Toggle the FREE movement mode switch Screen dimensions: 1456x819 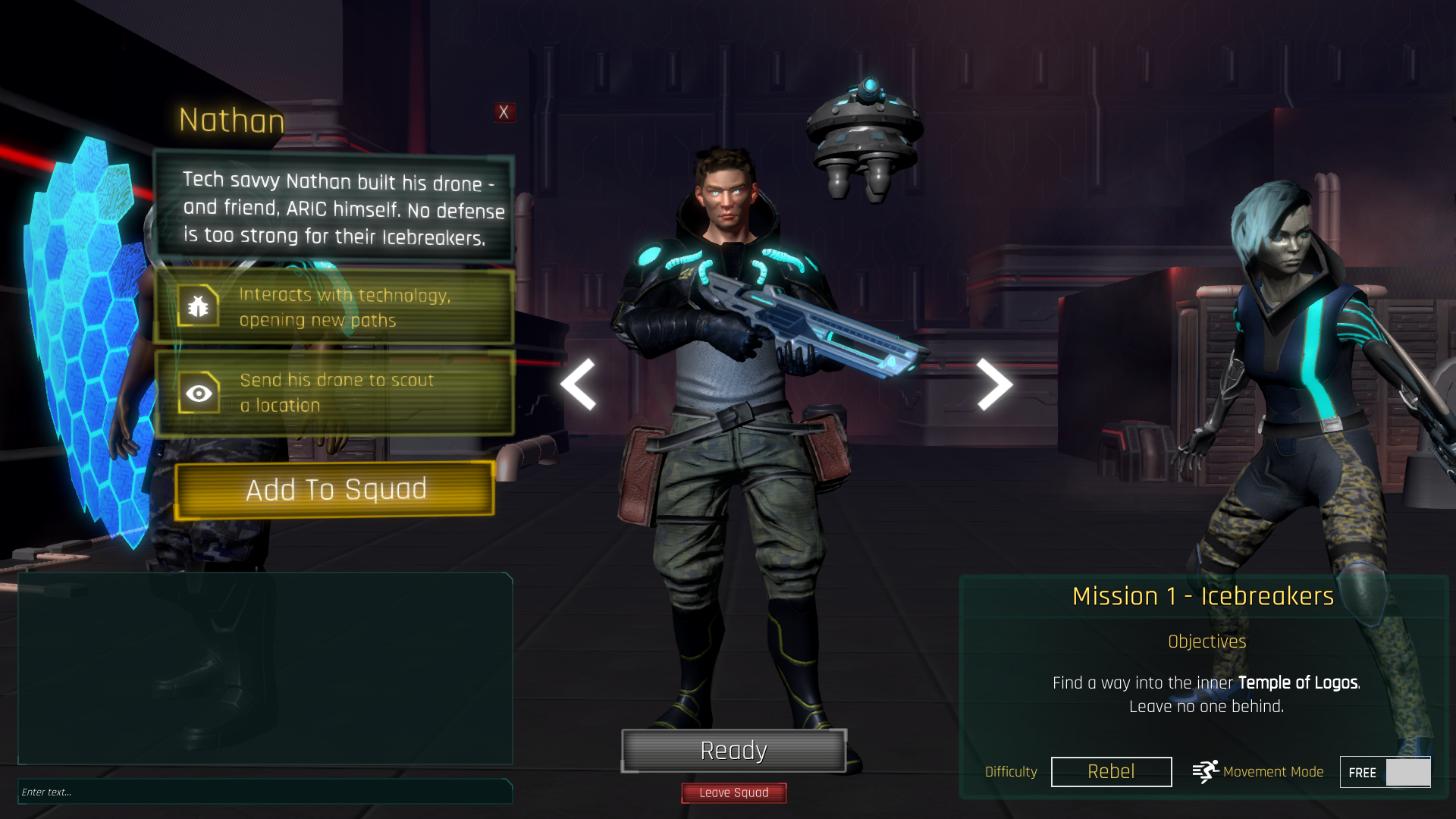click(1385, 772)
